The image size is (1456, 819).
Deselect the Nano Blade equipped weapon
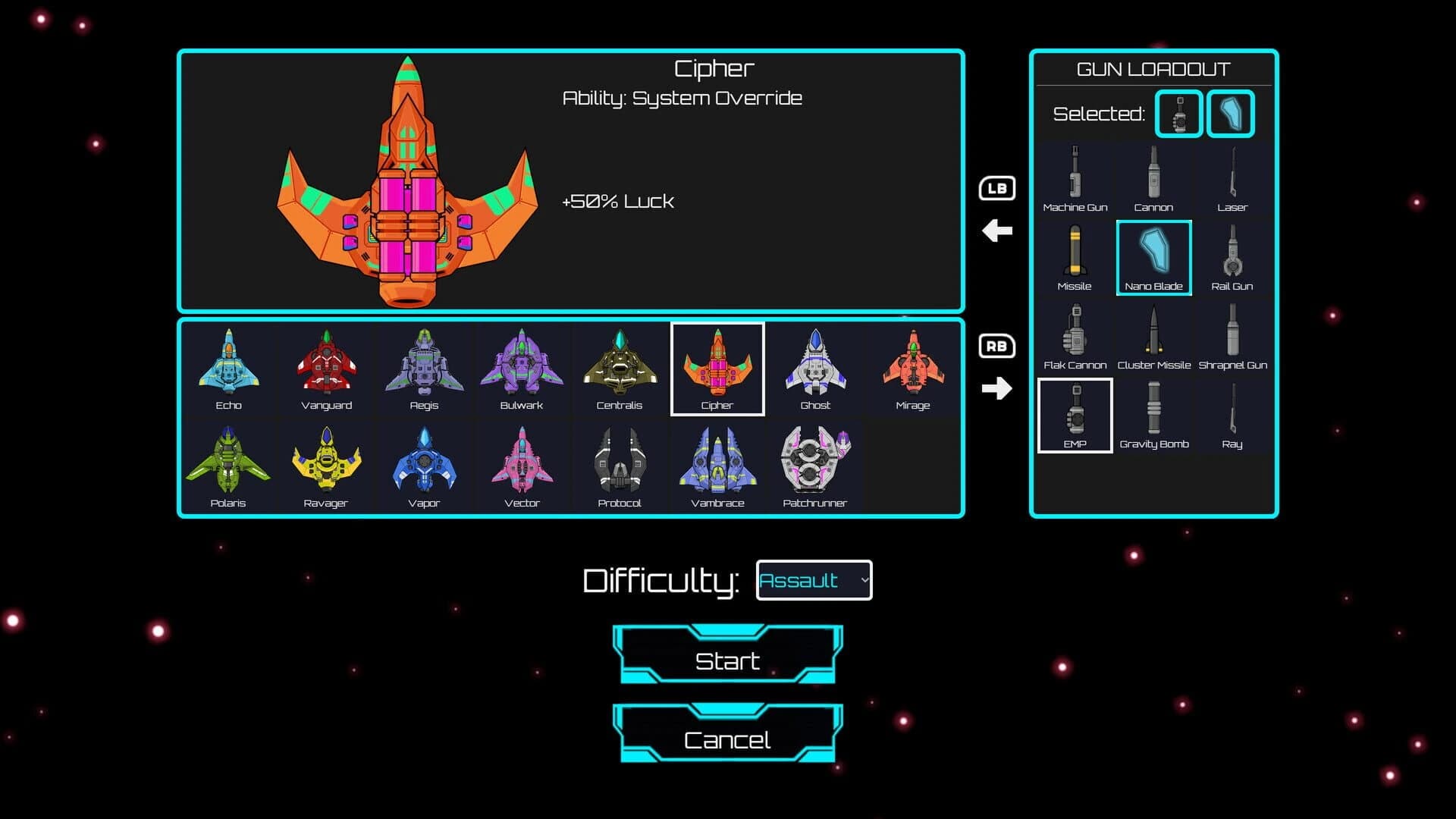(1154, 258)
